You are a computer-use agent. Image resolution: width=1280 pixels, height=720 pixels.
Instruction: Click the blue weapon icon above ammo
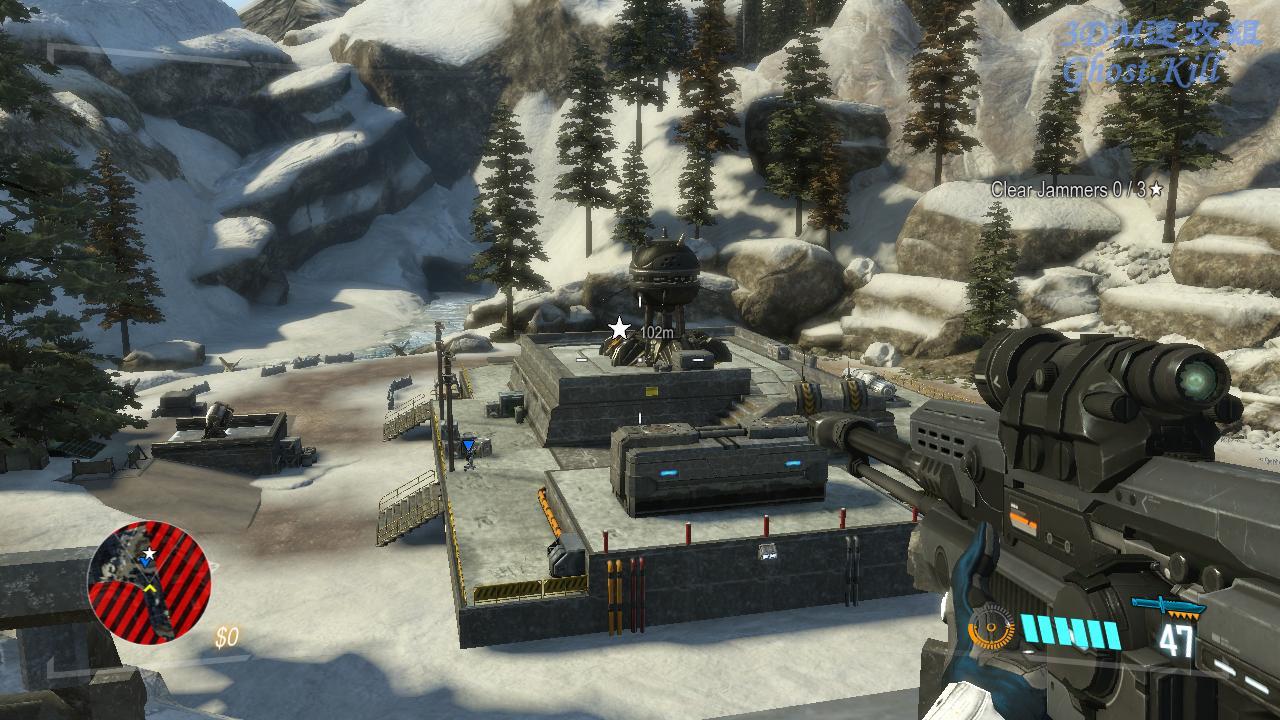1166,606
